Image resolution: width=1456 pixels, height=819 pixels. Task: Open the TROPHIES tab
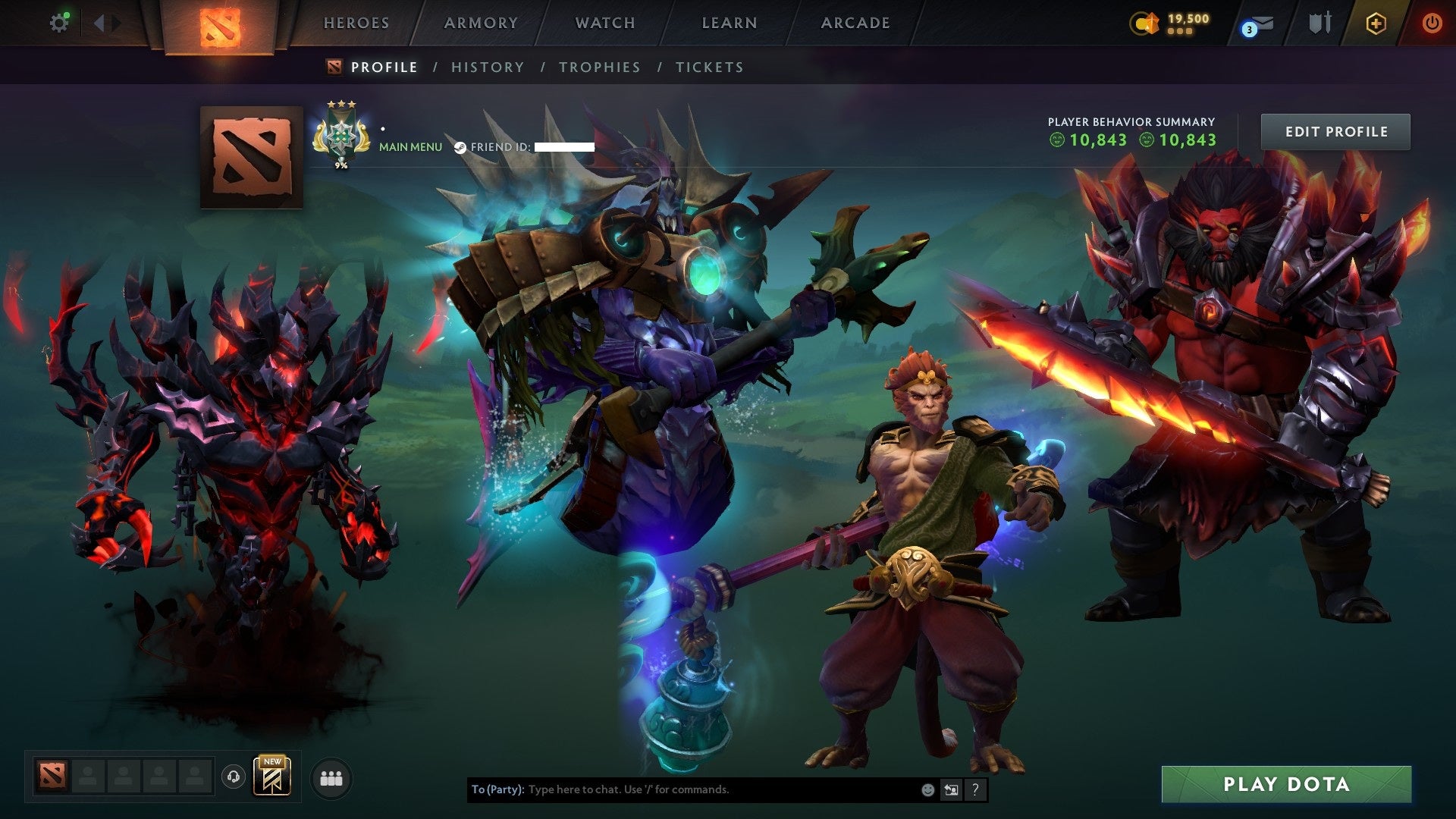point(599,67)
